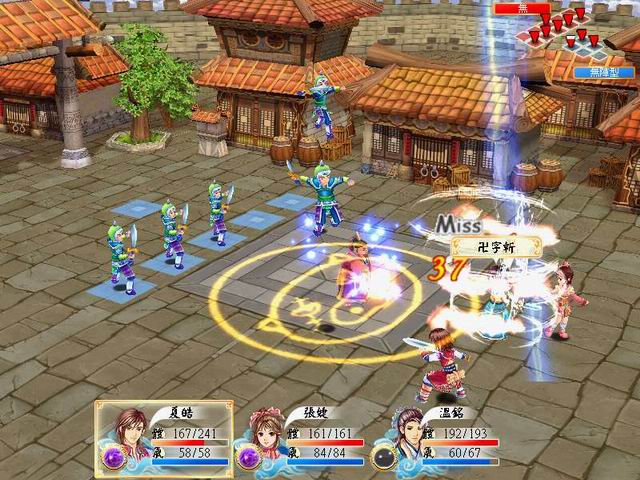This screenshot has height=480, width=640.
Task: Click the dark orb beside 溫銘
Action: click(383, 456)
